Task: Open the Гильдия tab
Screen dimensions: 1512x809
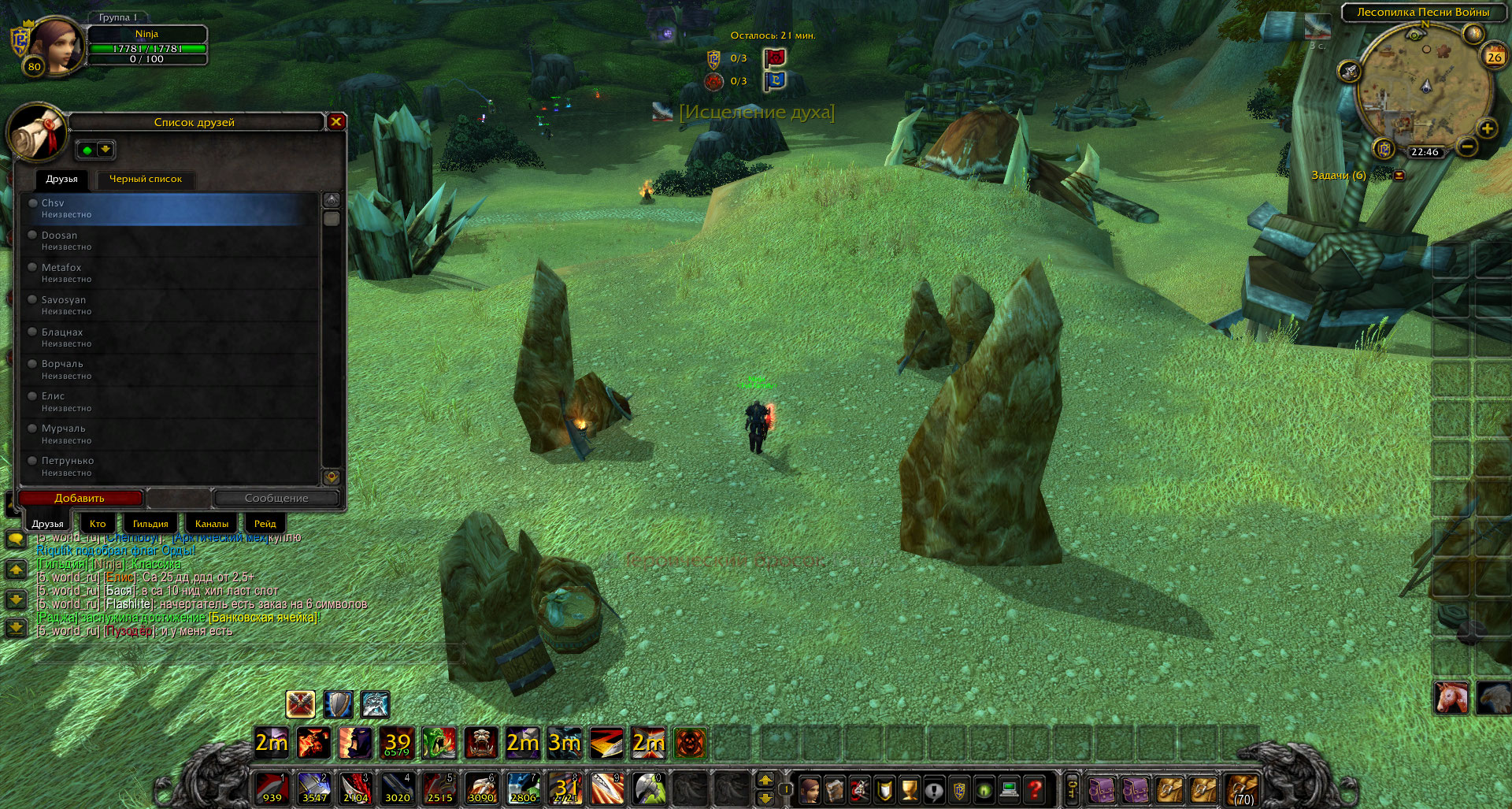Action: pos(150,524)
